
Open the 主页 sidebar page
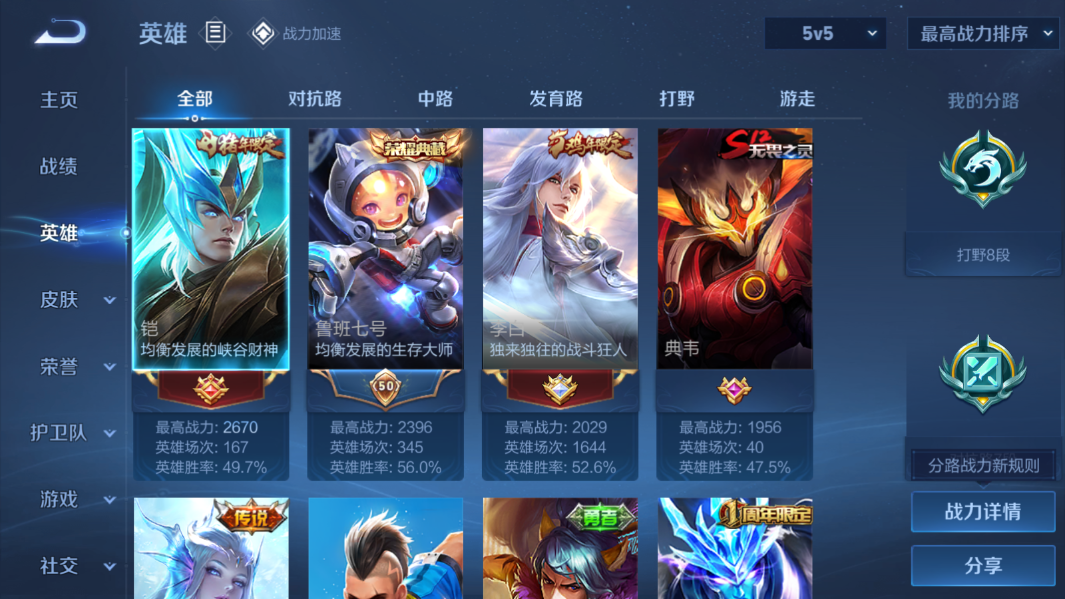[x=59, y=100]
